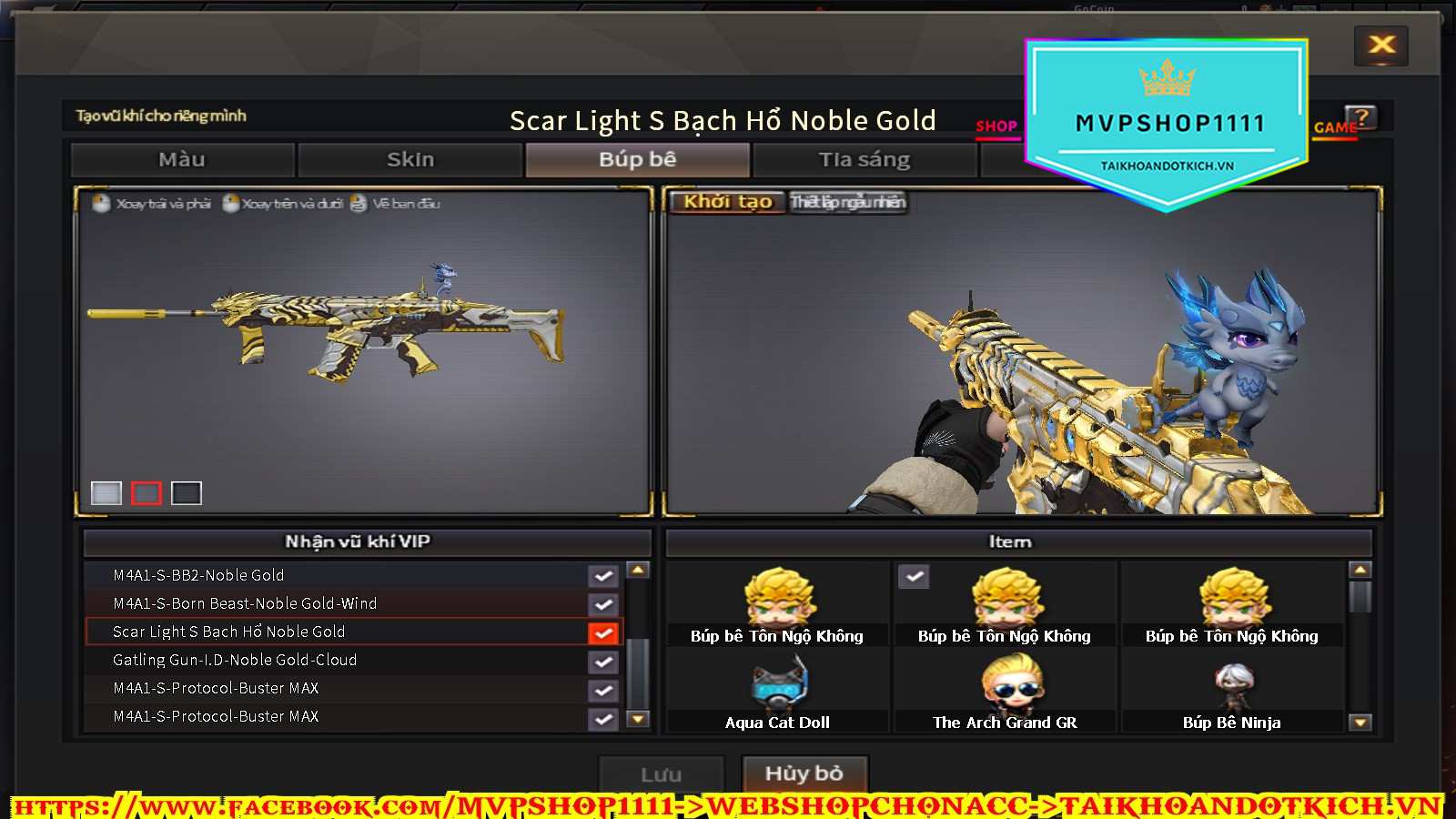Viewport: 1456px width, 819px height.
Task: Select Gatling Gun-I.D-Noble Gold-Cloud row
Action: (x=337, y=660)
